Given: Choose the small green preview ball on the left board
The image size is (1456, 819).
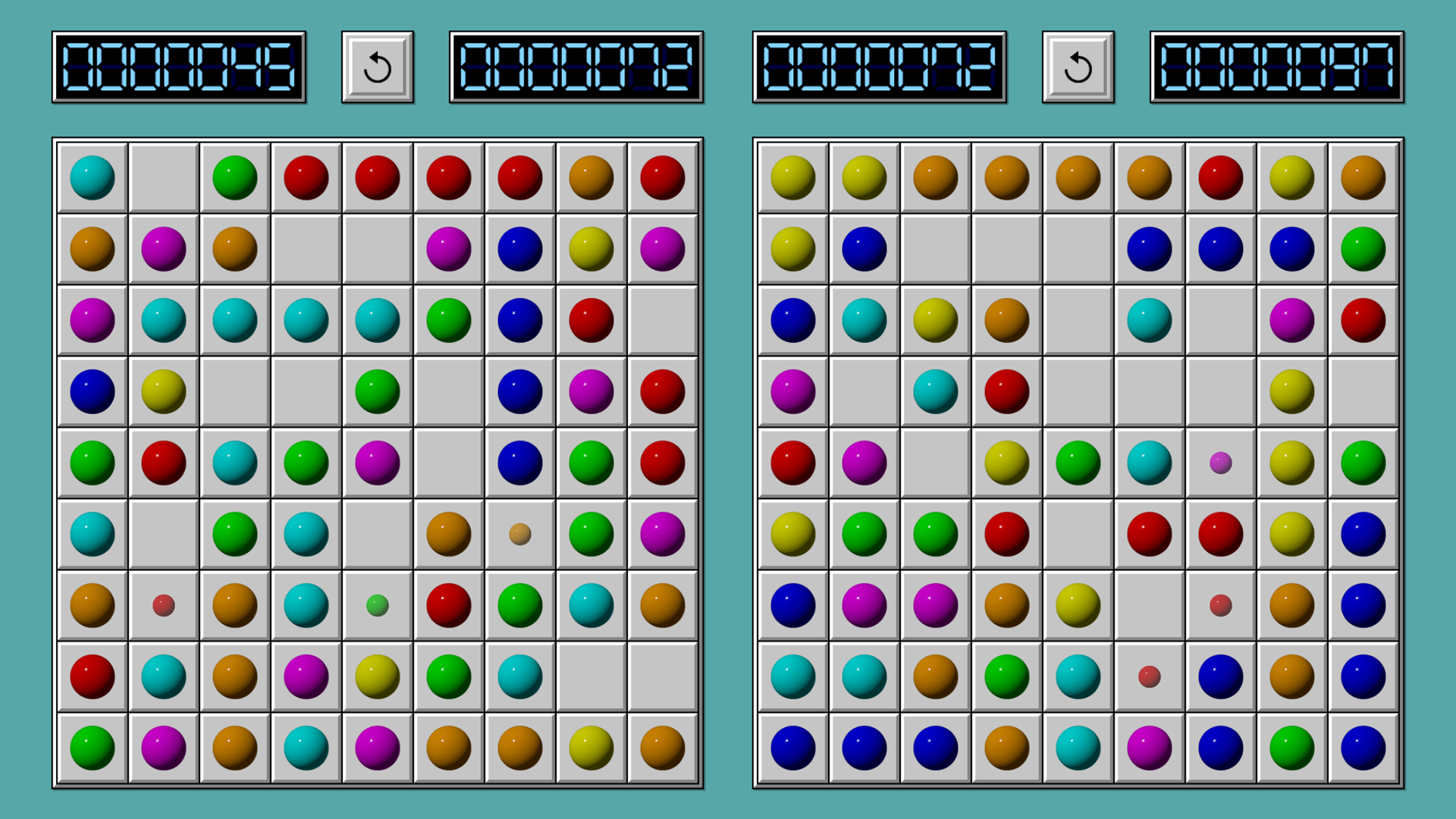Looking at the screenshot, I should point(377,605).
